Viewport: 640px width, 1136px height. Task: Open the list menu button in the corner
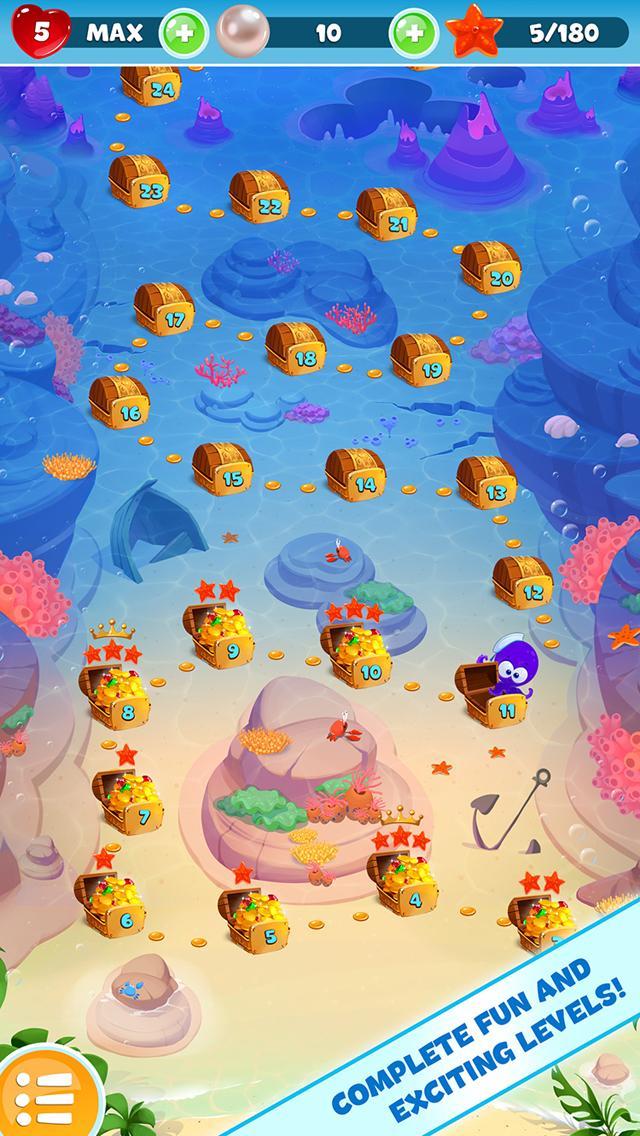[40, 1094]
